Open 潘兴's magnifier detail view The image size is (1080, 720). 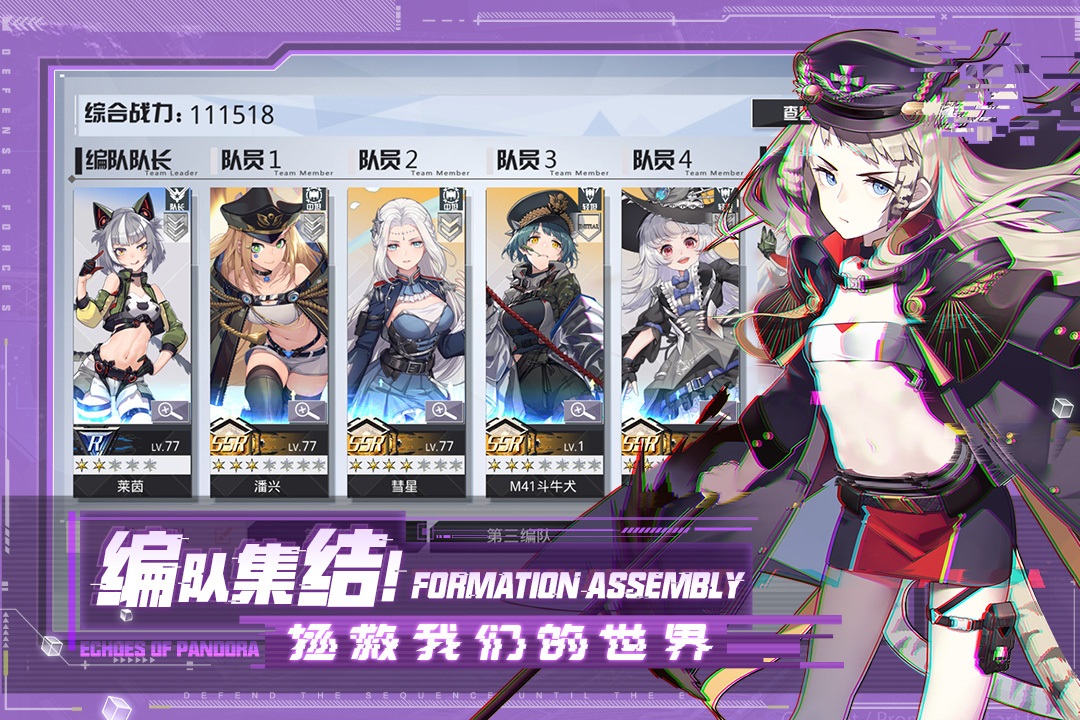pyautogui.click(x=307, y=410)
